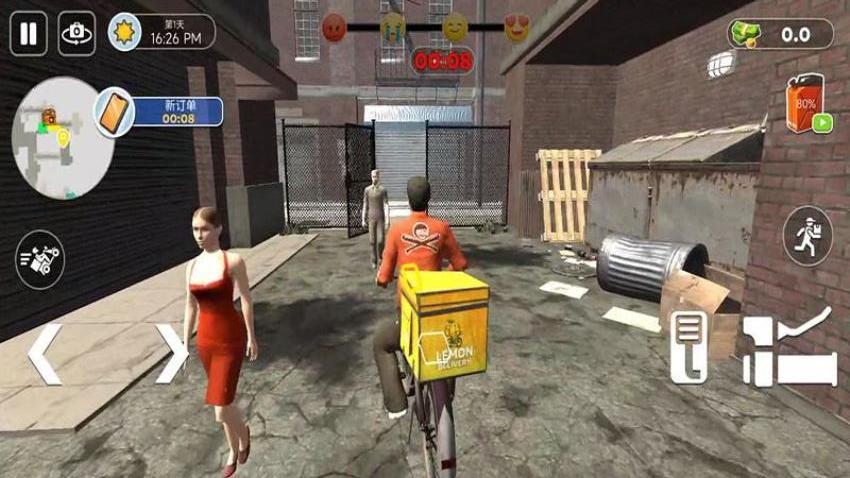Tap the running courier delivery button
Screen dimensions: 850x478
[x=808, y=237]
